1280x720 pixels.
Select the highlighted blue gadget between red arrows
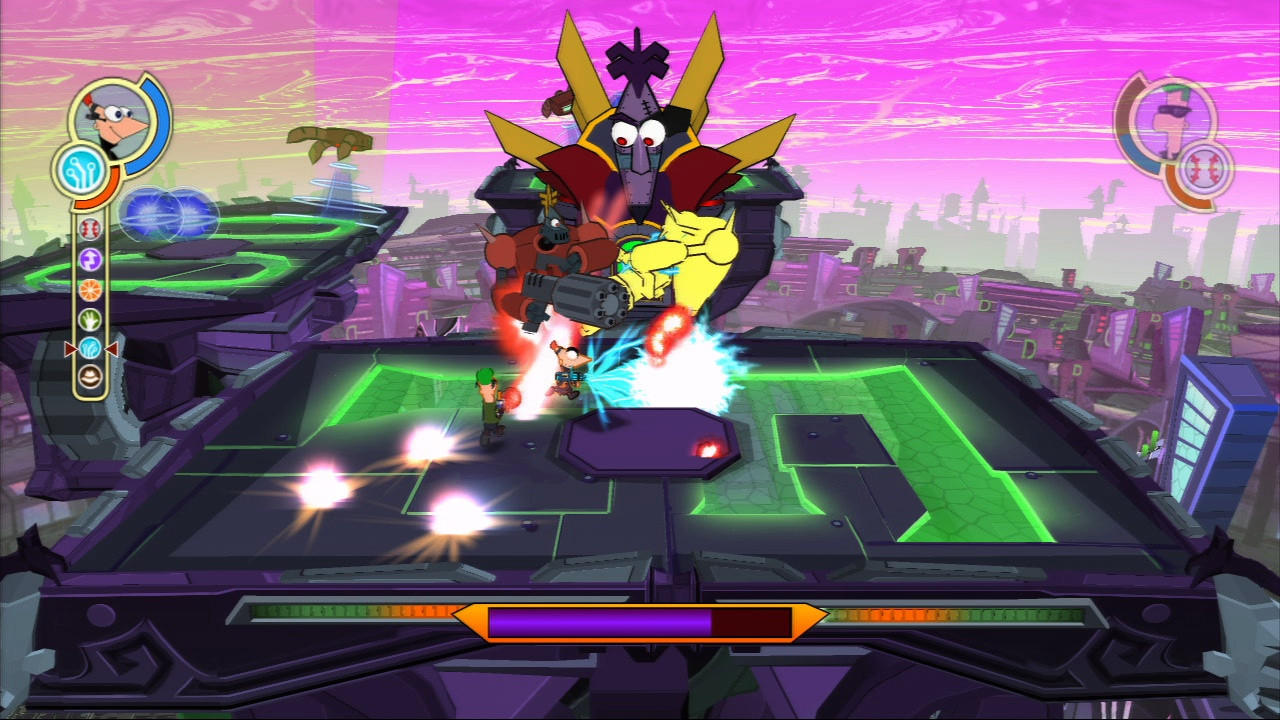[91, 348]
